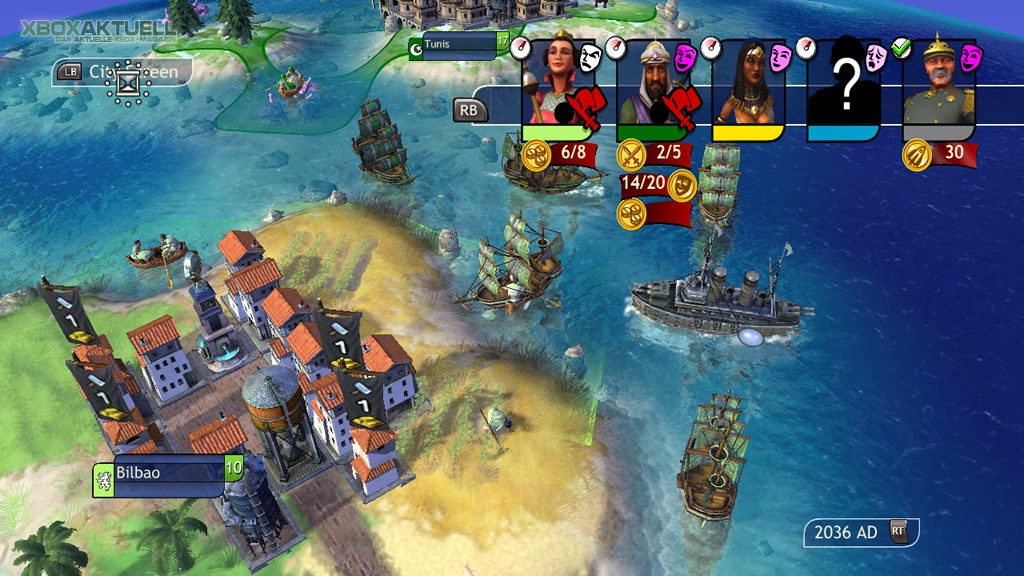Choose the spiked-helmet general leader portrait

(937, 85)
